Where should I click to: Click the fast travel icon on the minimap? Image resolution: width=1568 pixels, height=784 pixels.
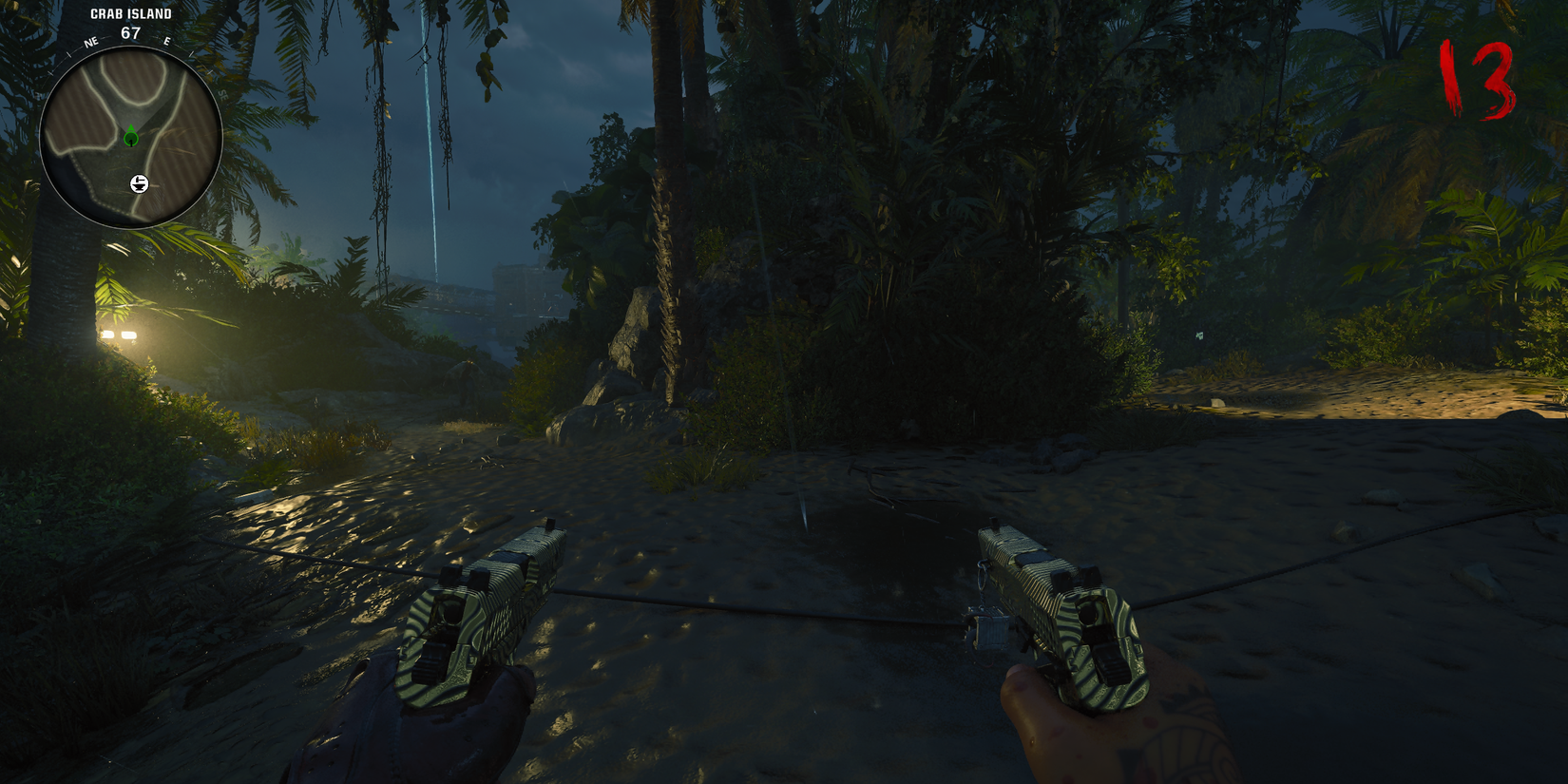(x=139, y=183)
